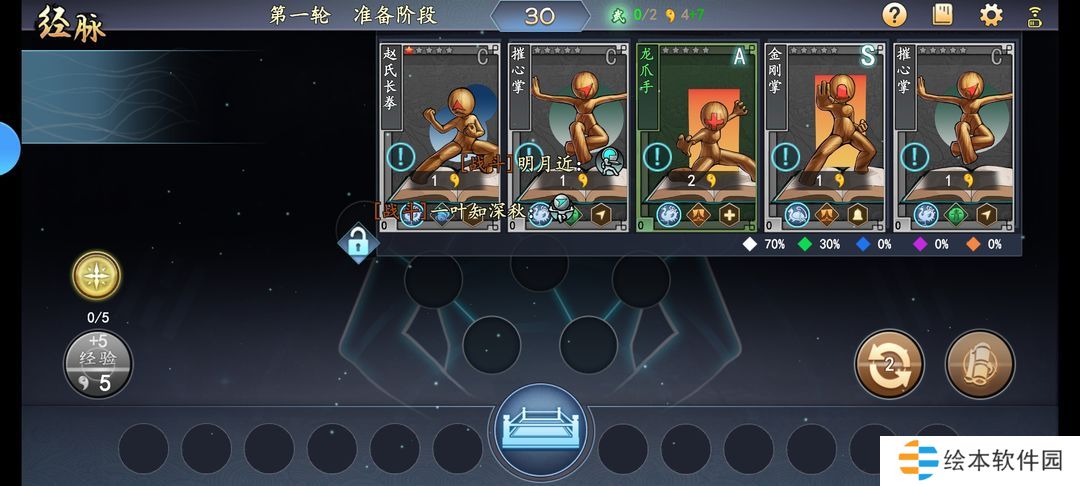Expand the blue tab on left edge
The width and height of the screenshot is (1080, 486).
click(8, 148)
